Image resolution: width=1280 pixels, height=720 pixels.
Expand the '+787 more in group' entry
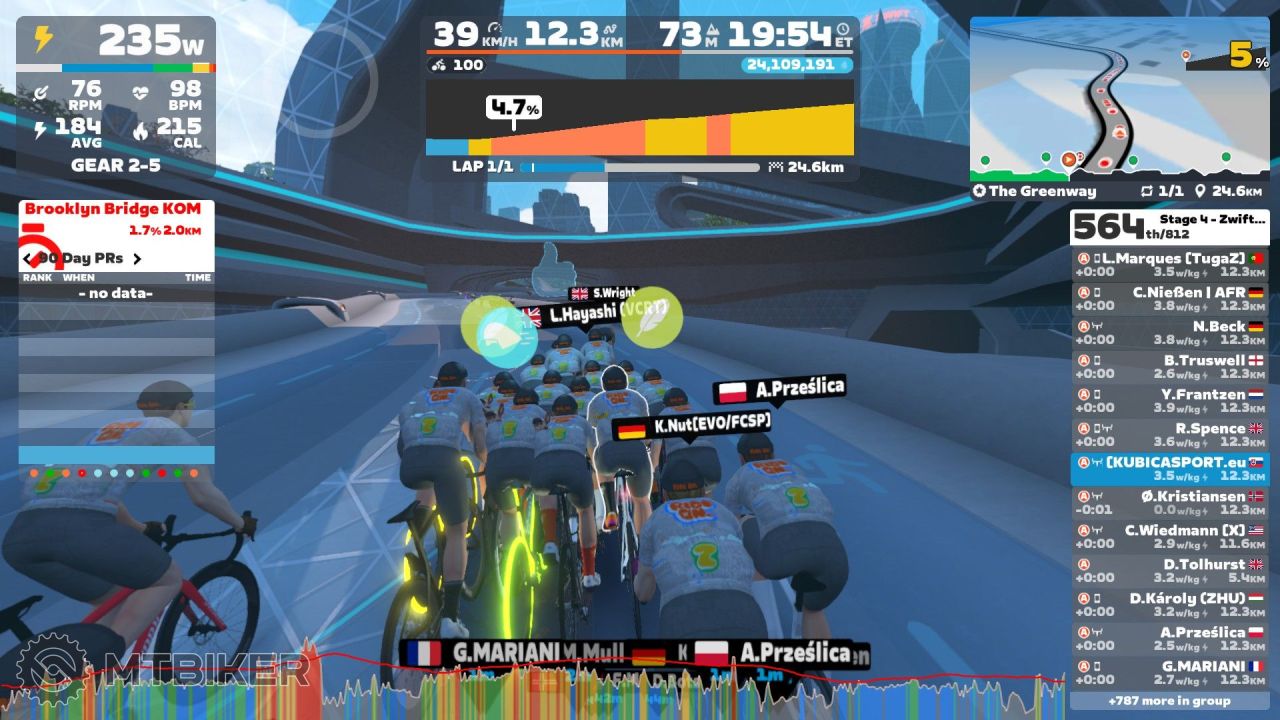[1169, 701]
